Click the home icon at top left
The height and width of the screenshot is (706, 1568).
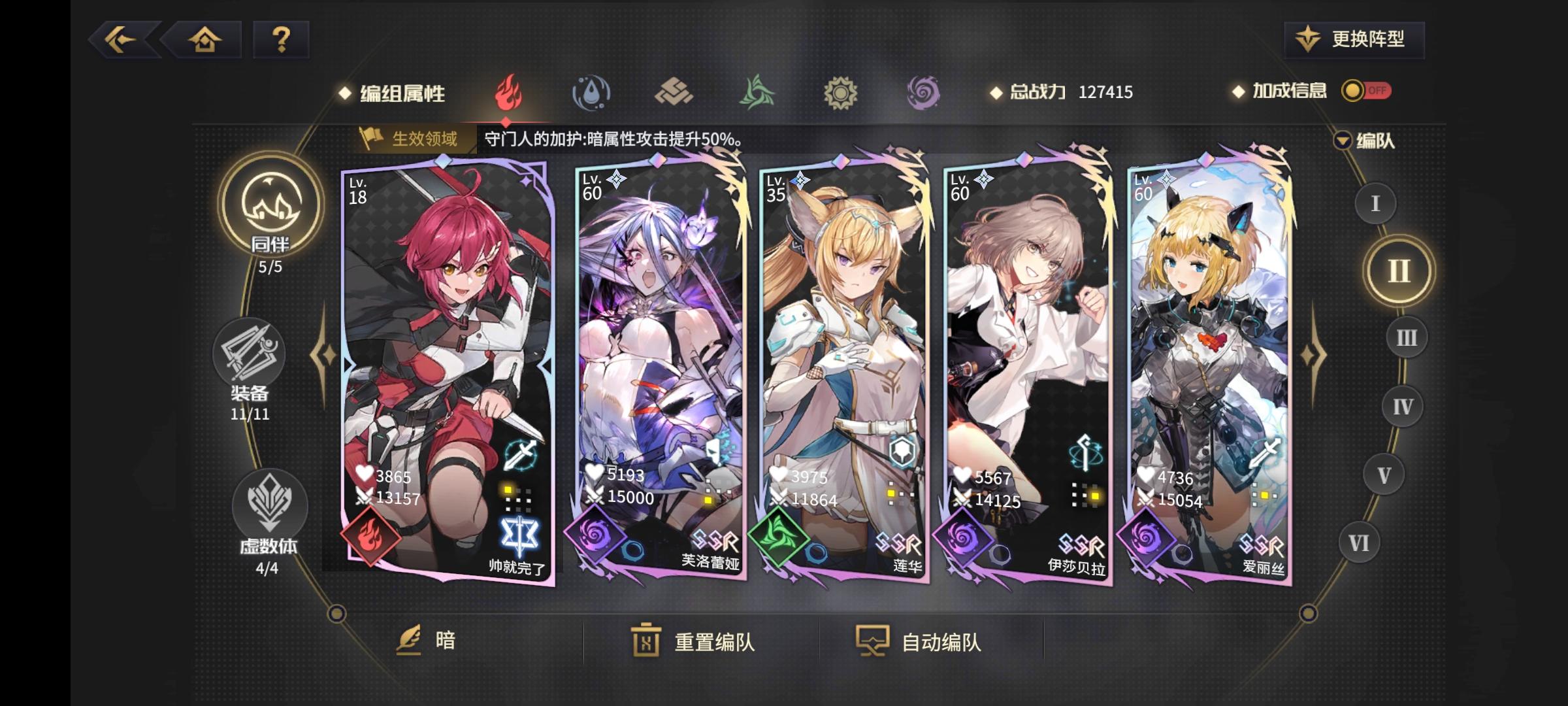point(206,41)
